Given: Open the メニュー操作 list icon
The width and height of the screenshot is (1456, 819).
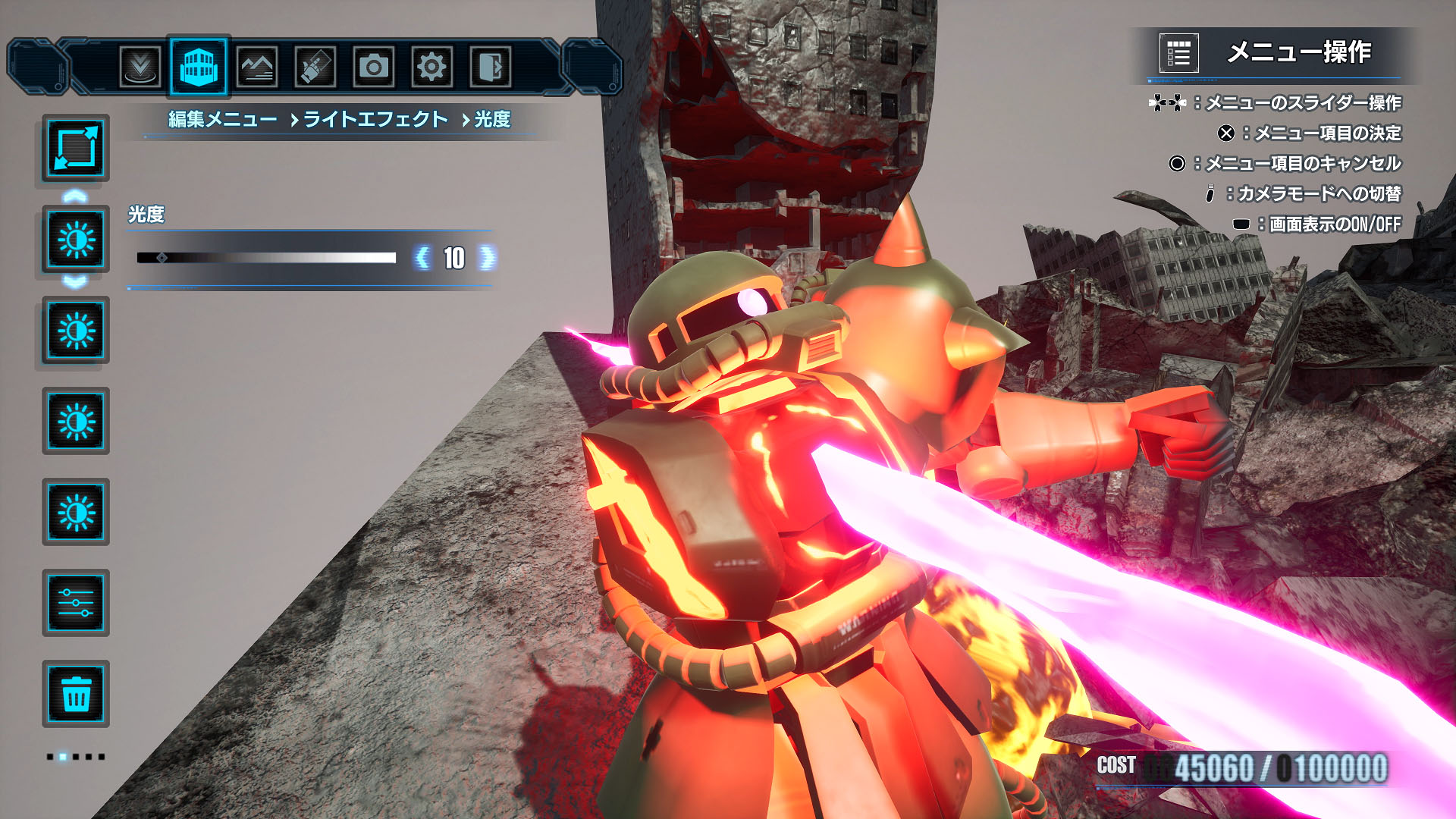Looking at the screenshot, I should pyautogui.click(x=1178, y=53).
